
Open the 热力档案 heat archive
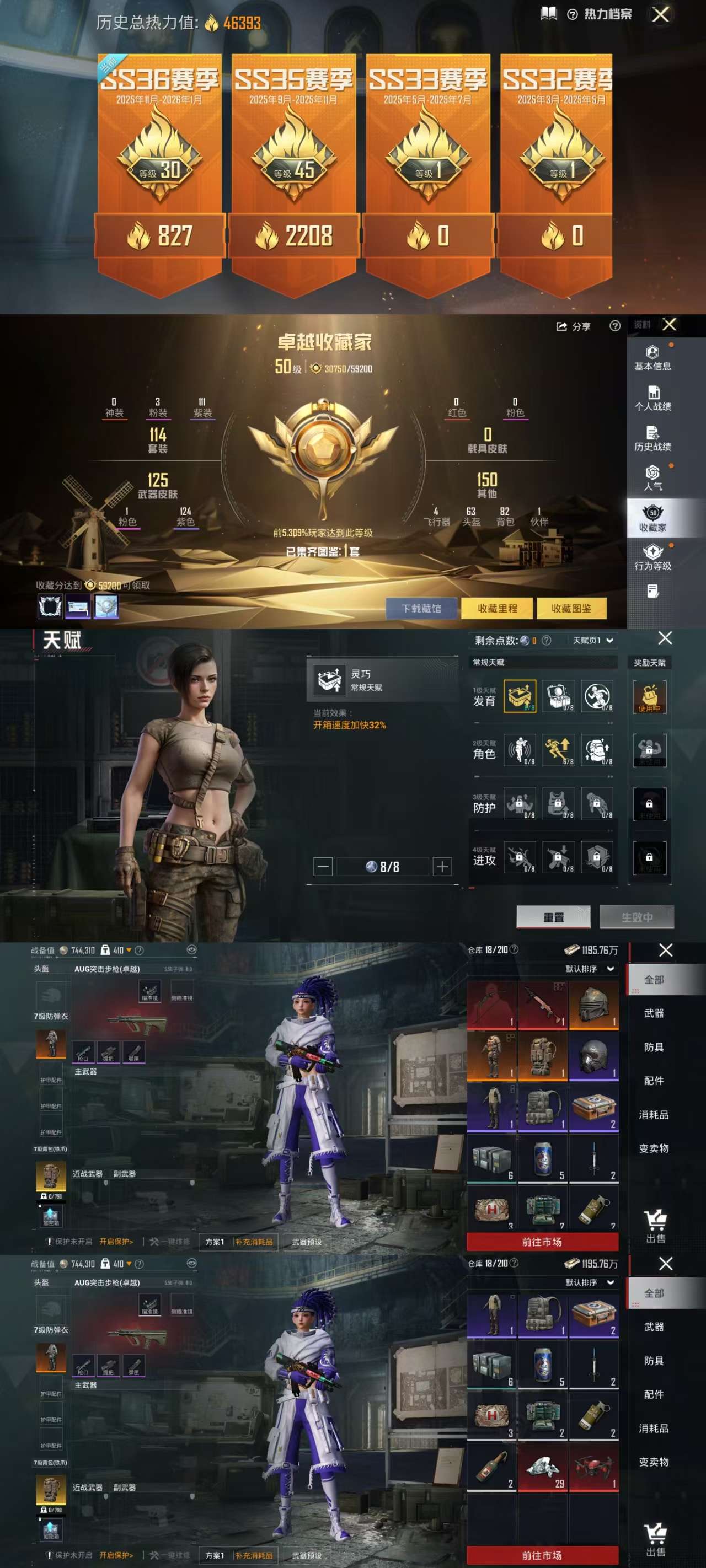601,14
